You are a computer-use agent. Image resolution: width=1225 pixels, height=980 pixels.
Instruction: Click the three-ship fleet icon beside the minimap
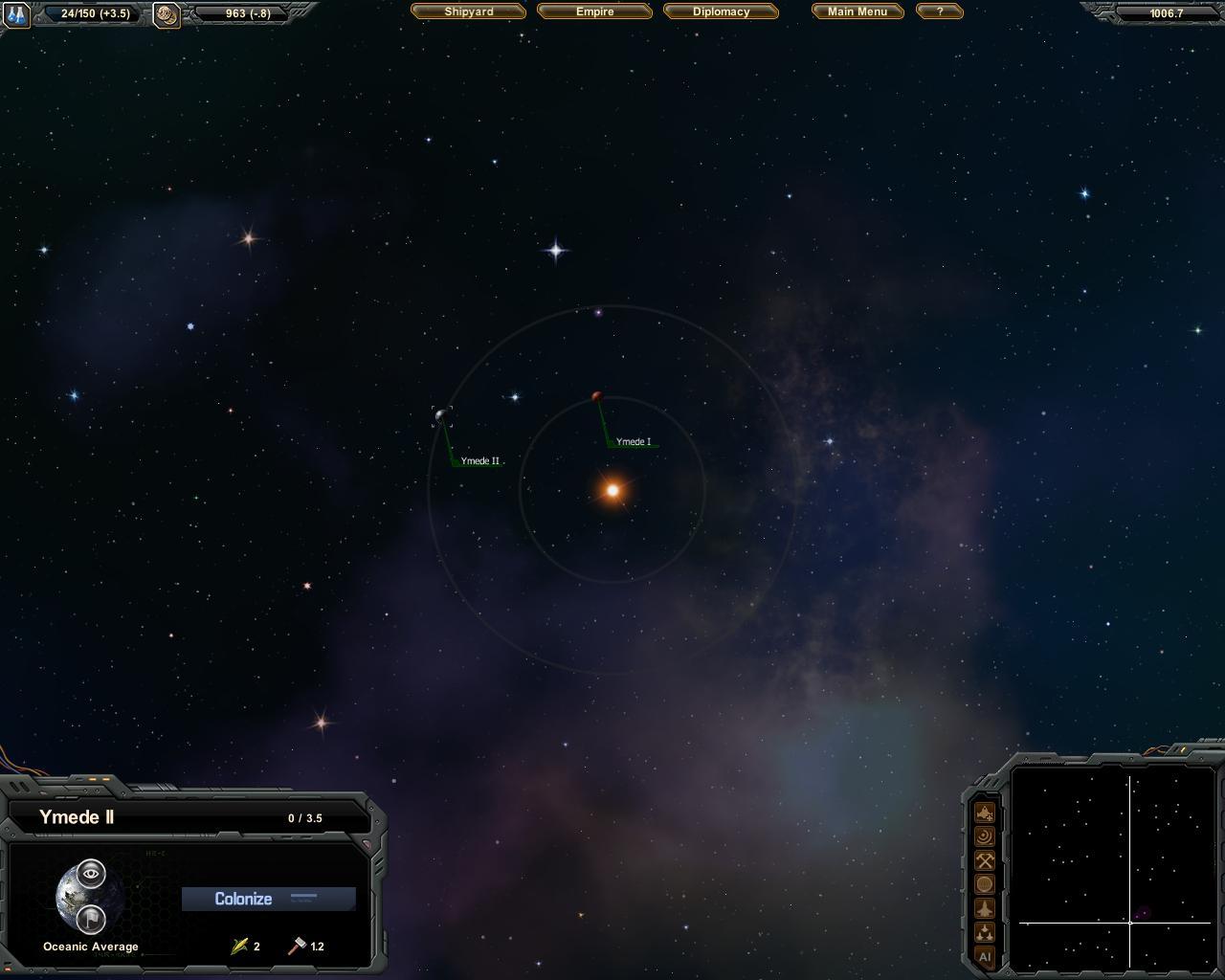pyautogui.click(x=984, y=932)
